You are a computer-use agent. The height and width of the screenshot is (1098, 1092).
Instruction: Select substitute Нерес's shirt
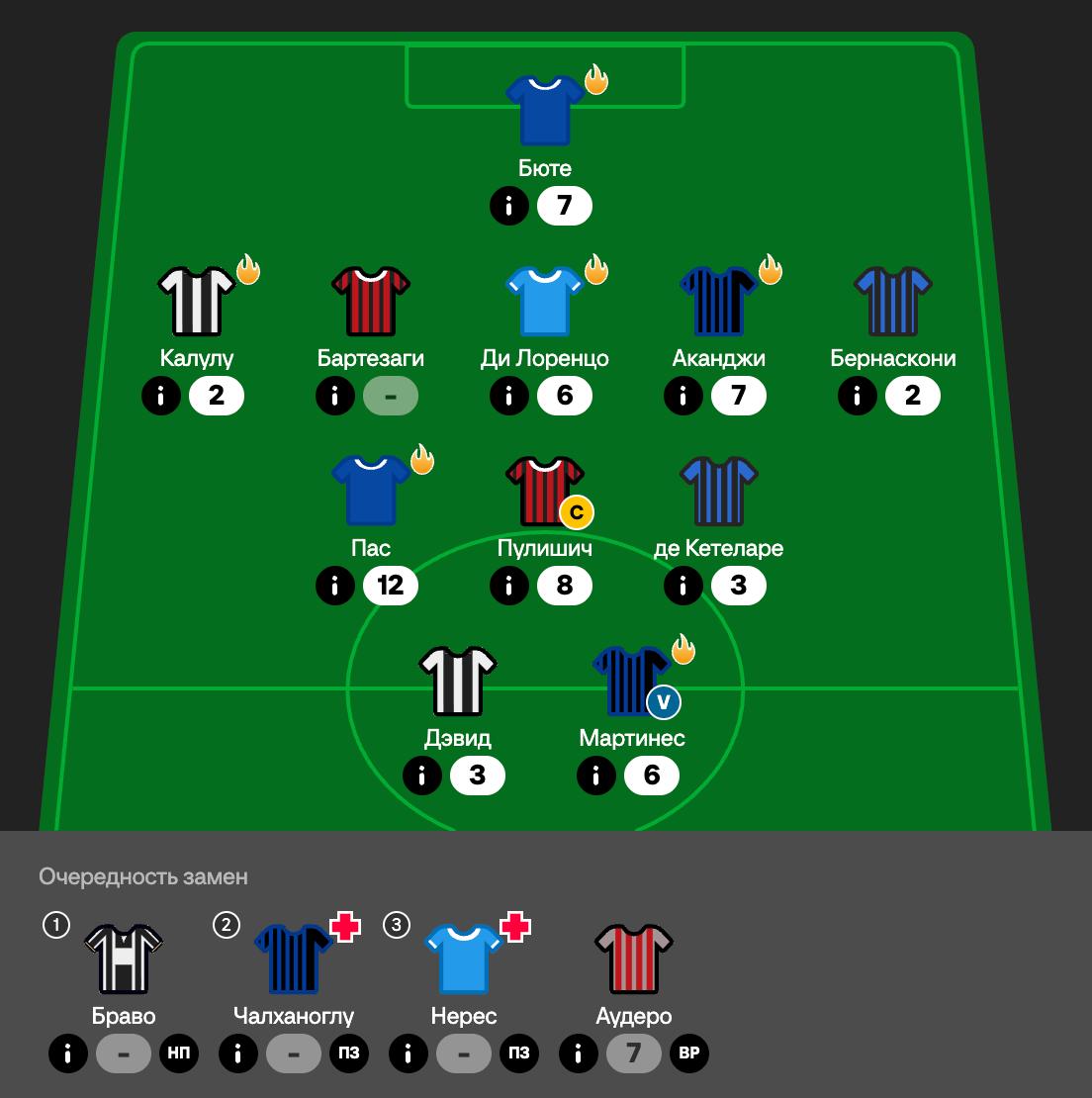coord(464,959)
